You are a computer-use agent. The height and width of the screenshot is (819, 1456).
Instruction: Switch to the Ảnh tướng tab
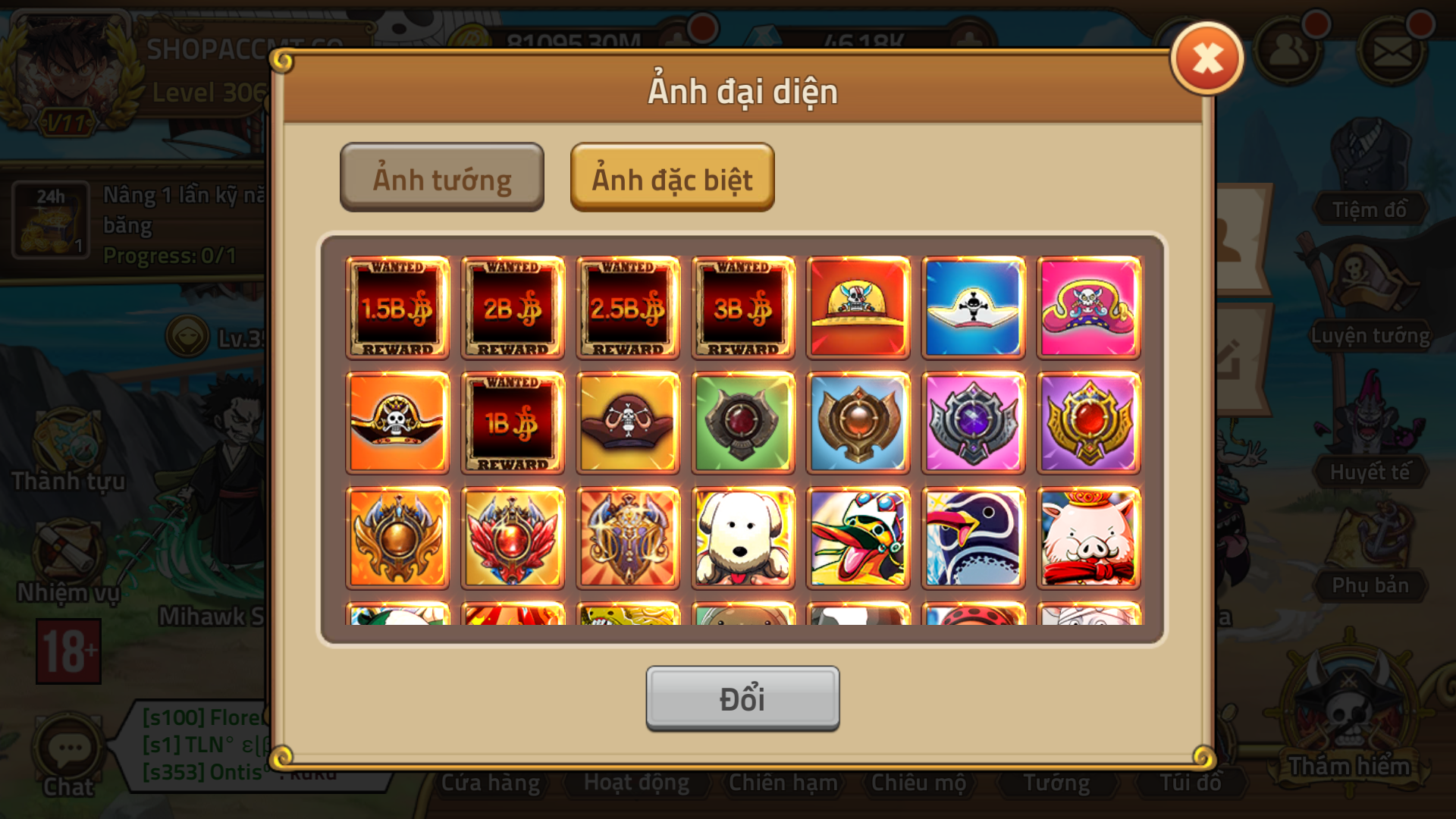pyautogui.click(x=441, y=178)
